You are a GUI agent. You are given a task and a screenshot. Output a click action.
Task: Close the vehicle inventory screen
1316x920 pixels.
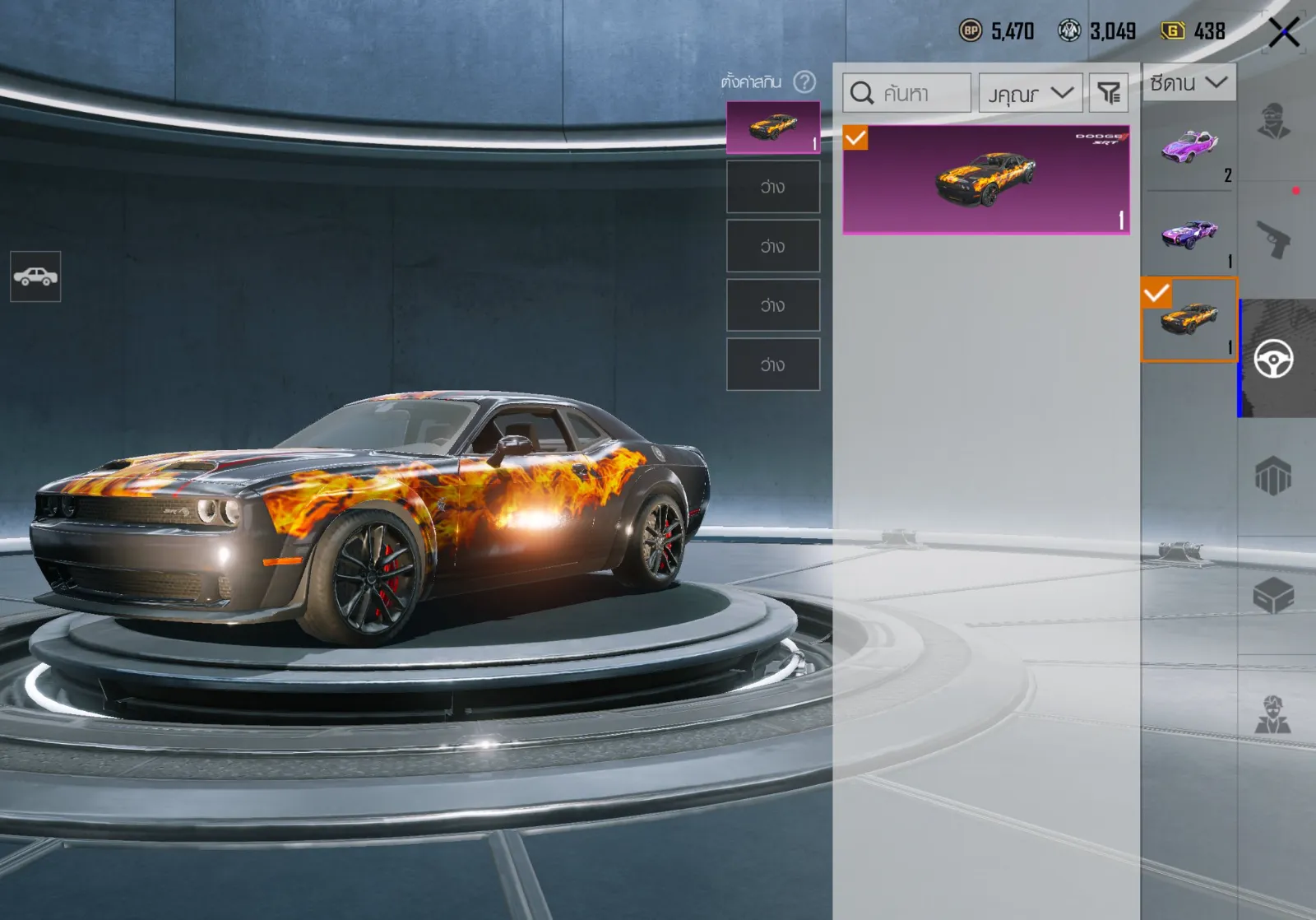1283,33
